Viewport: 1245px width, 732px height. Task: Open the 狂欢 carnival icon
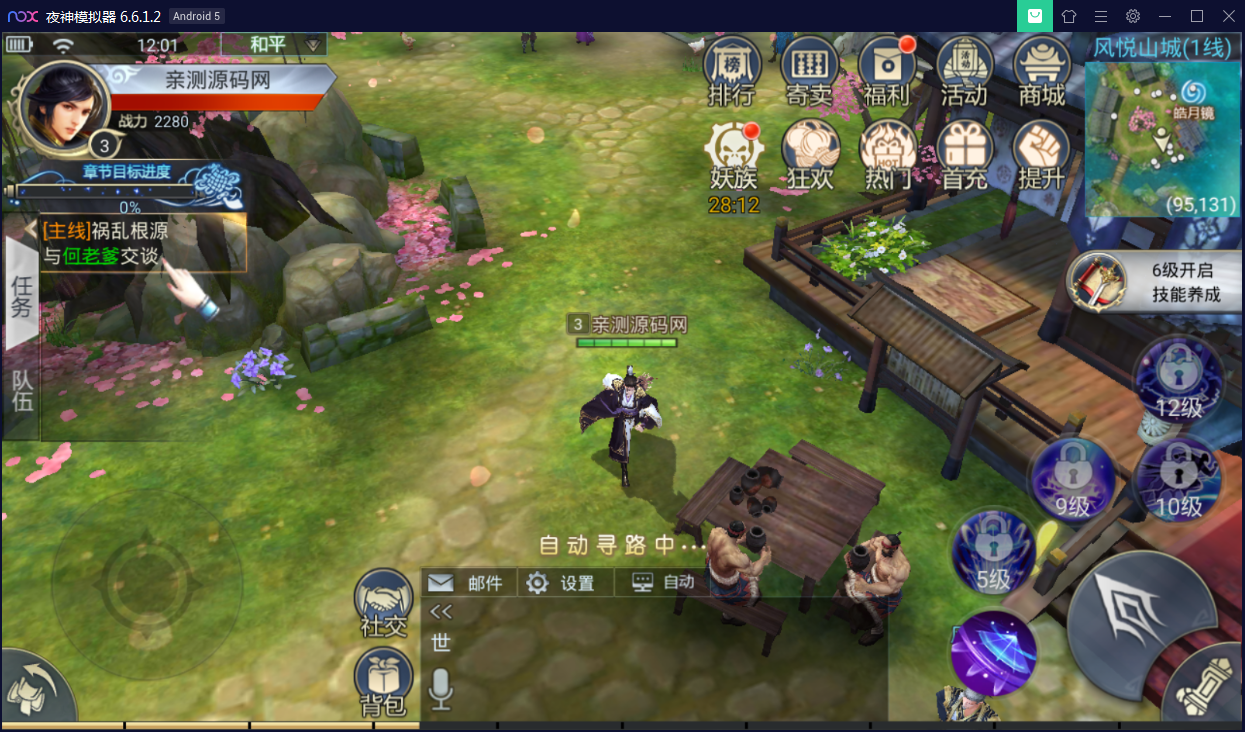click(x=810, y=156)
